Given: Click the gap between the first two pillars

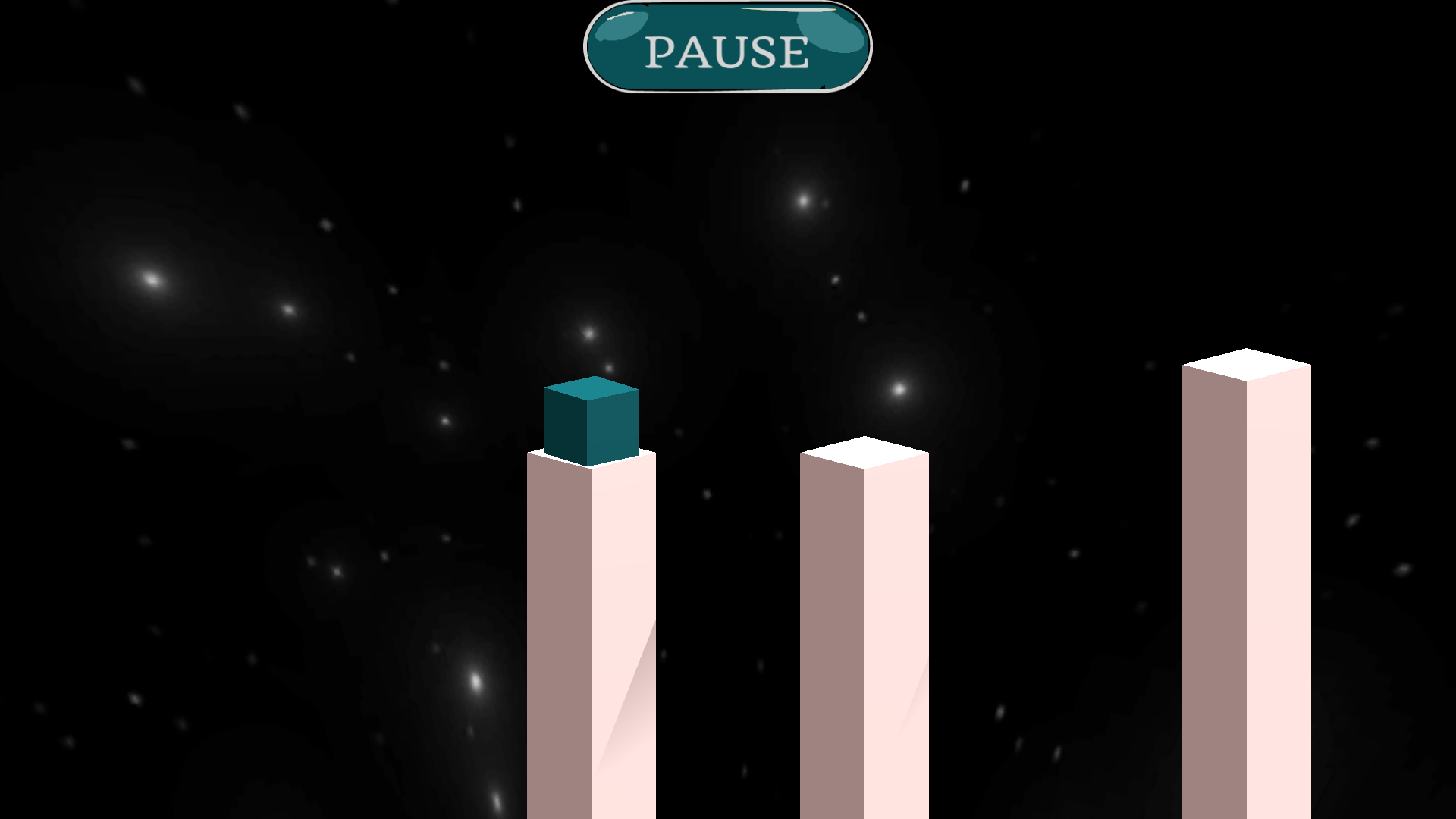Looking at the screenshot, I should click(728, 645).
